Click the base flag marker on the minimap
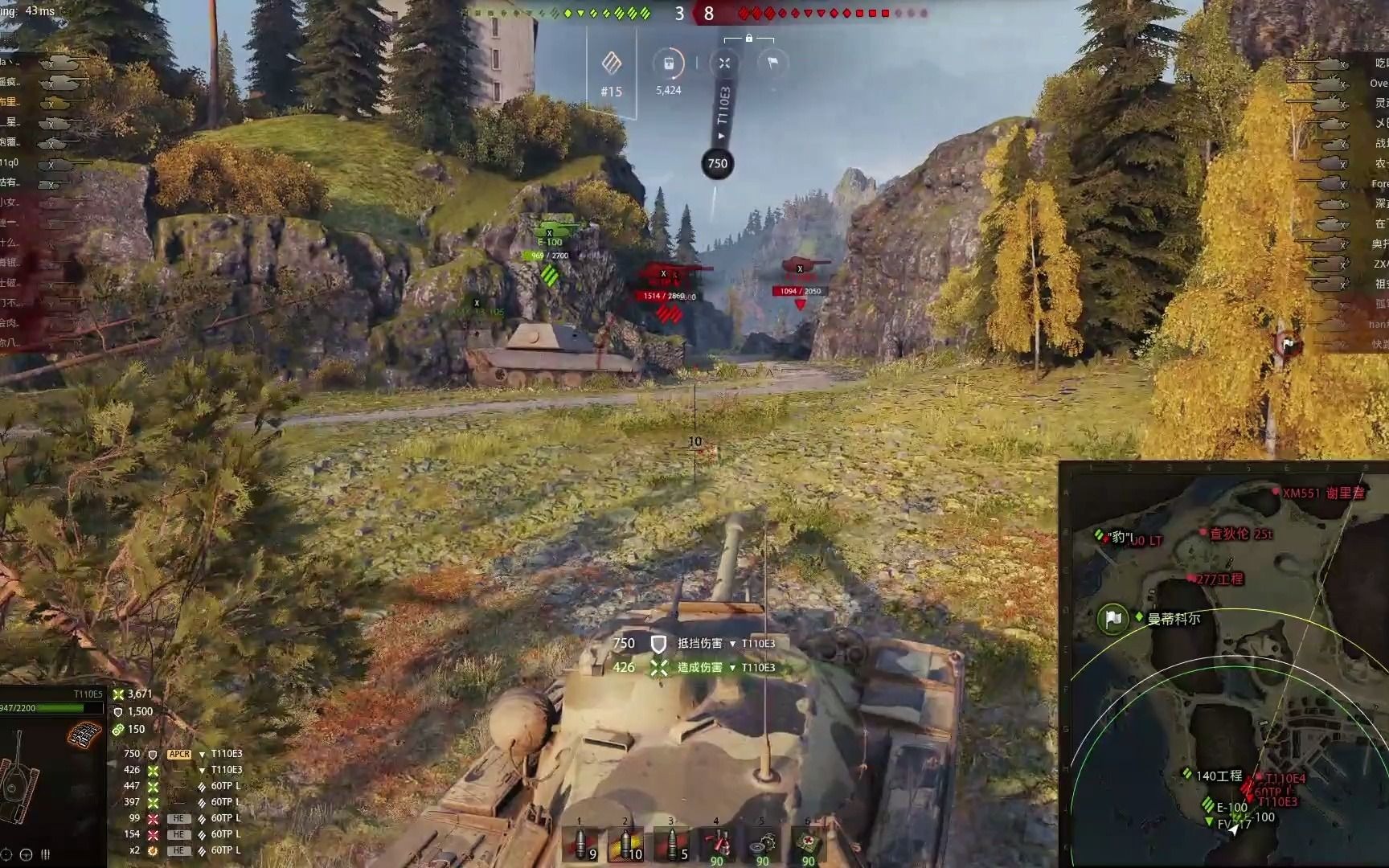Screen dimensions: 1389x868 coord(1112,619)
